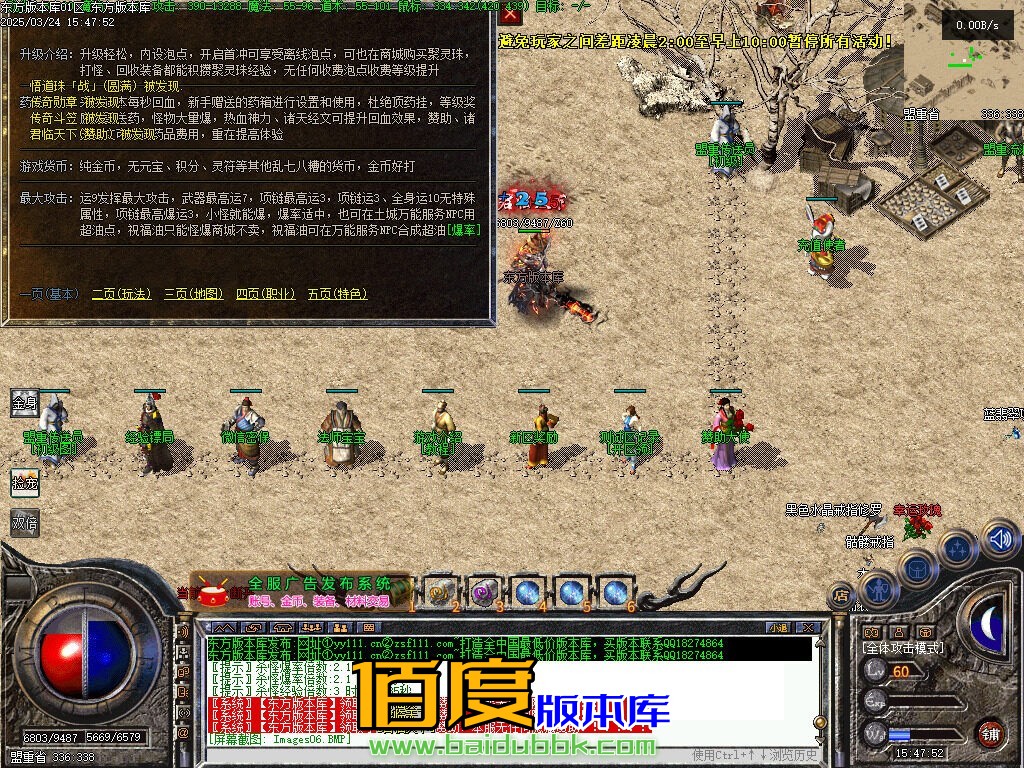Click the 捡宠 pet pickup button
Viewport: 1024px width, 768px height.
click(24, 483)
